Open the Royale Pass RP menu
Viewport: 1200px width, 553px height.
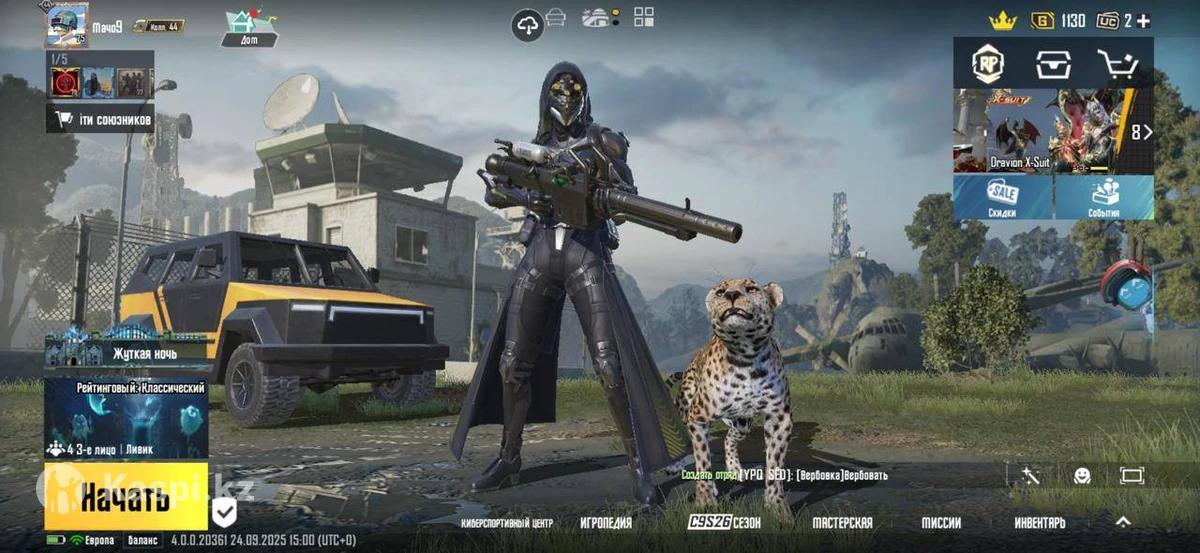click(988, 64)
